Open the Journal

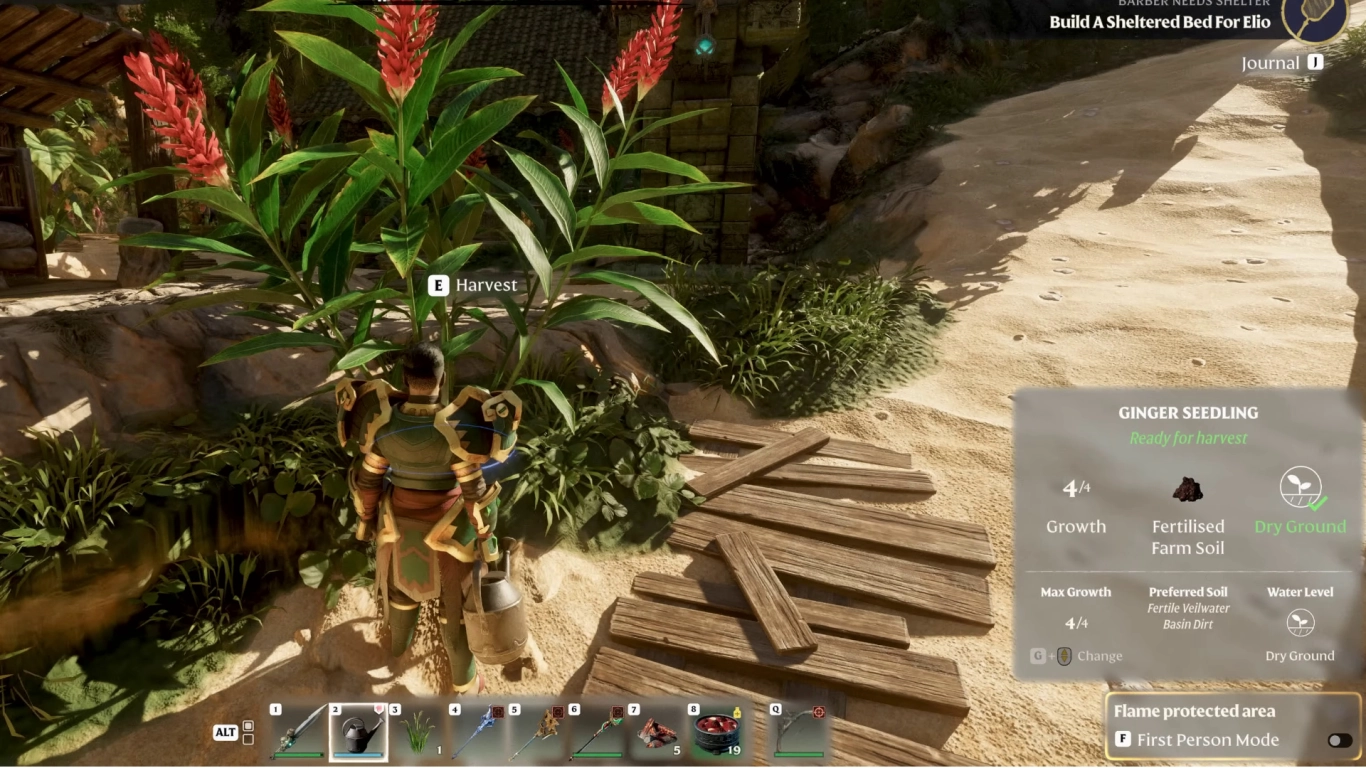(1283, 62)
